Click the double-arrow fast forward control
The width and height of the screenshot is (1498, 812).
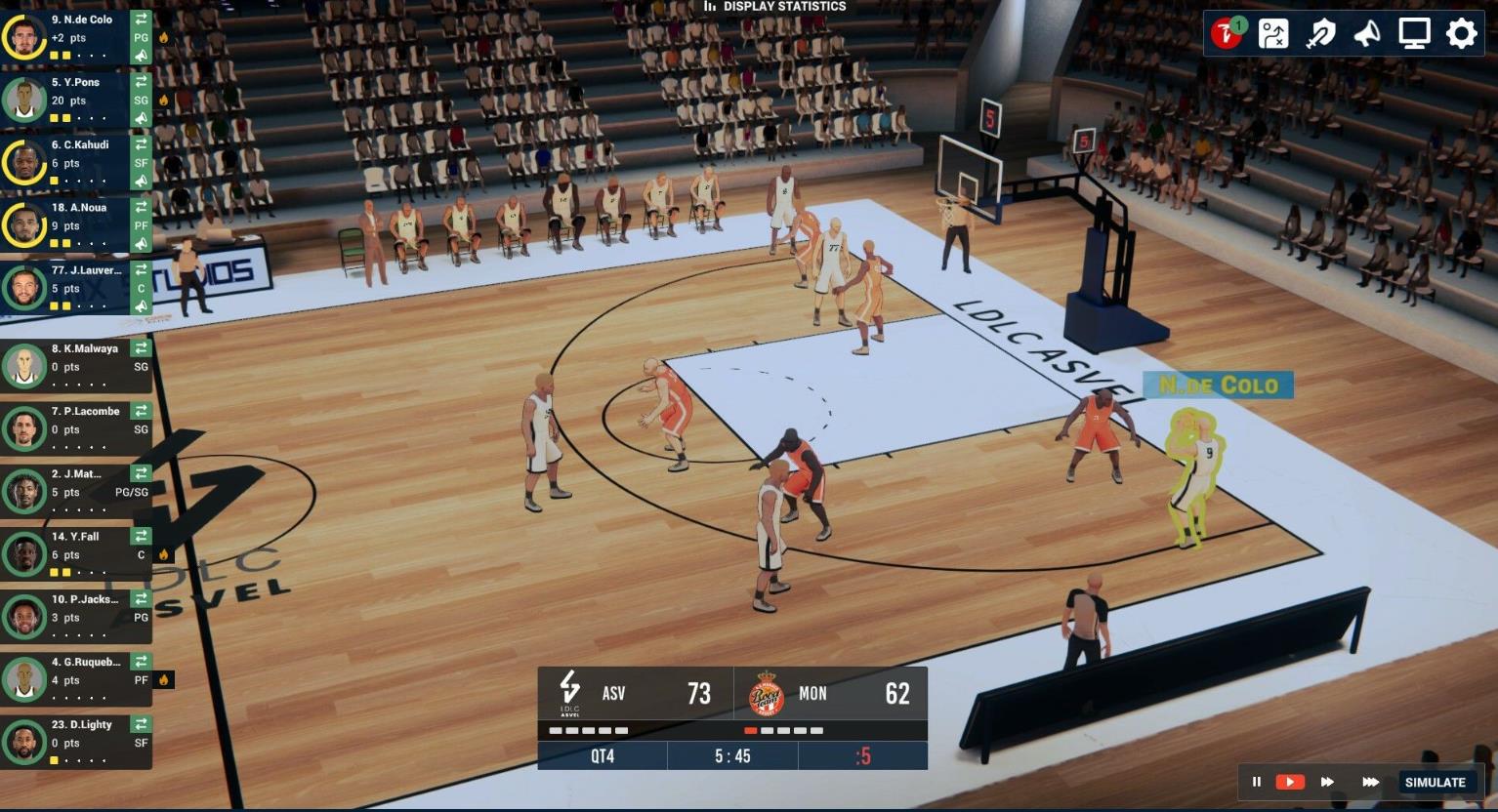[1327, 782]
